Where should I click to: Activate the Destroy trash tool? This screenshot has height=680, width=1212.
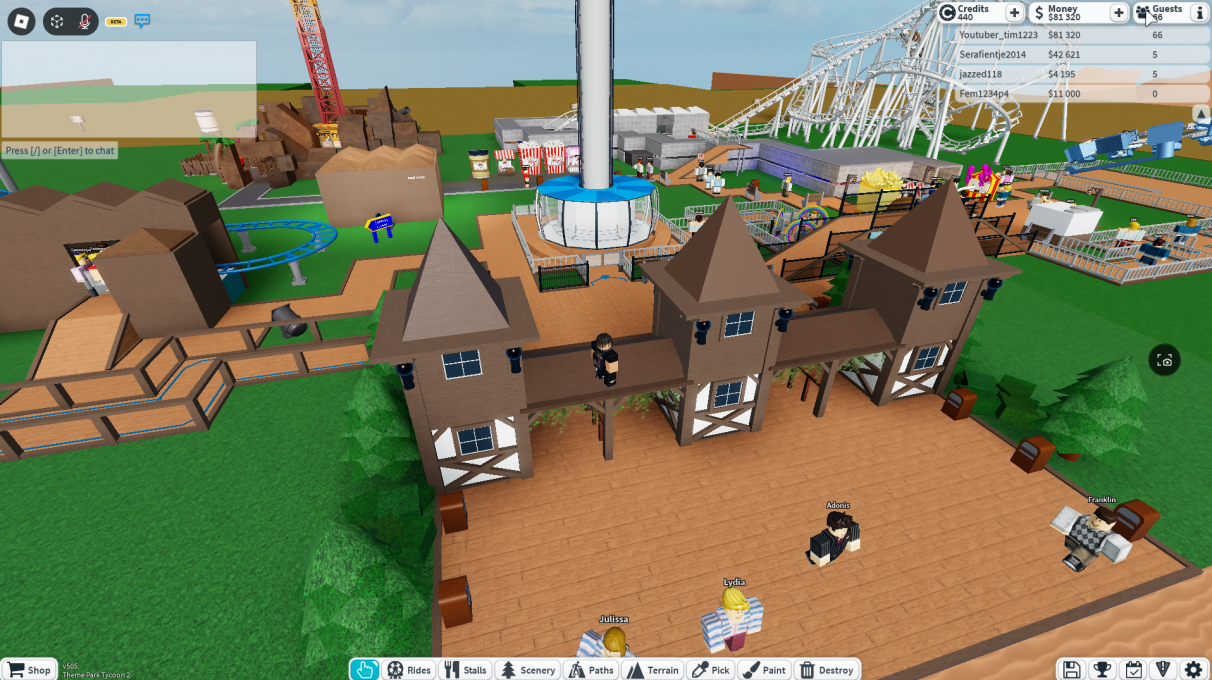[x=826, y=670]
